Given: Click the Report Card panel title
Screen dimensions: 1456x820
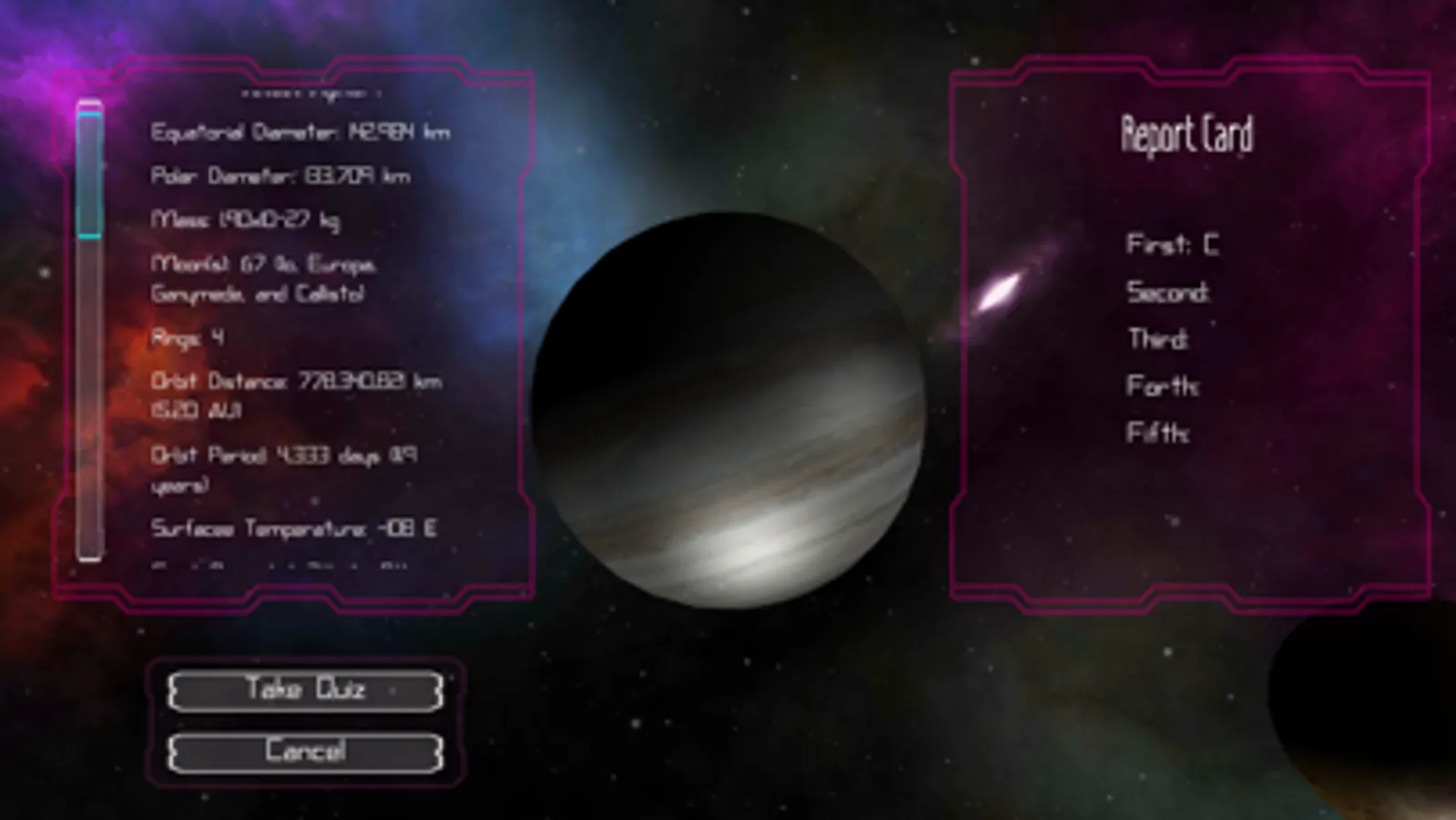Looking at the screenshot, I should [x=1186, y=135].
